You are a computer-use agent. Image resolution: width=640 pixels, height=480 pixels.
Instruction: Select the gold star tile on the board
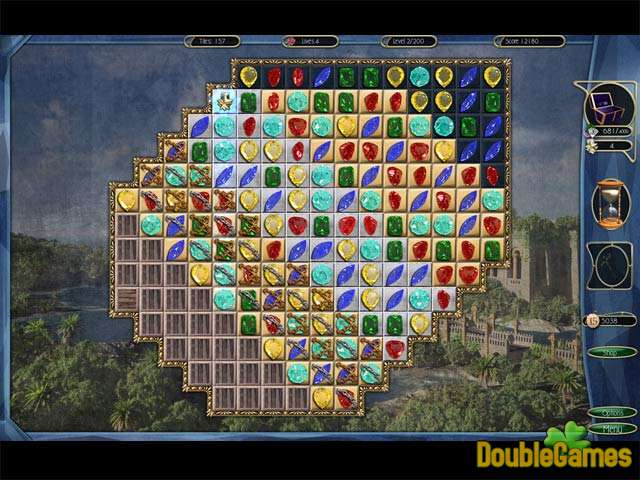tap(224, 101)
